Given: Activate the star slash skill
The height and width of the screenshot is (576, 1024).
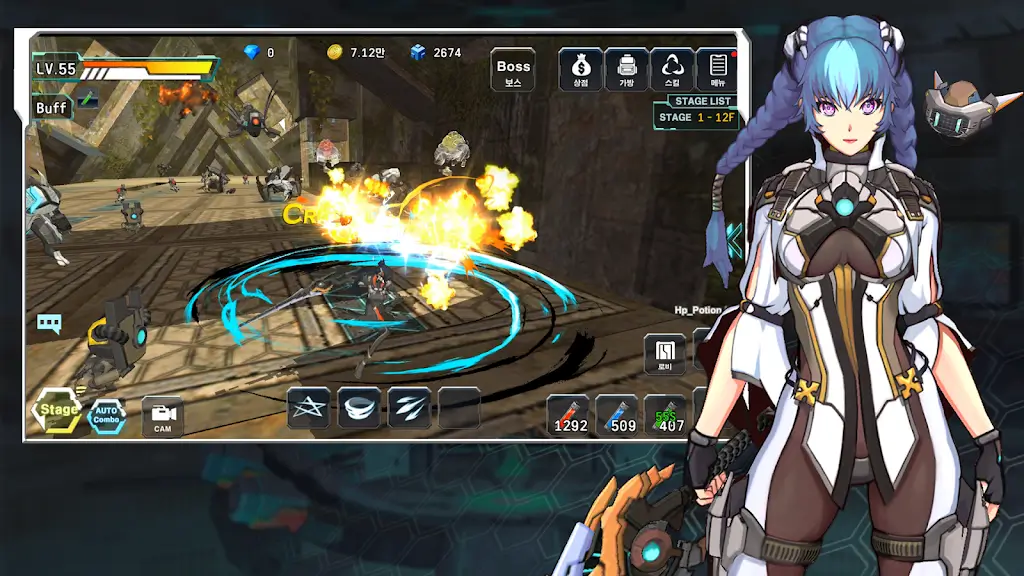Looking at the screenshot, I should click(x=309, y=408).
